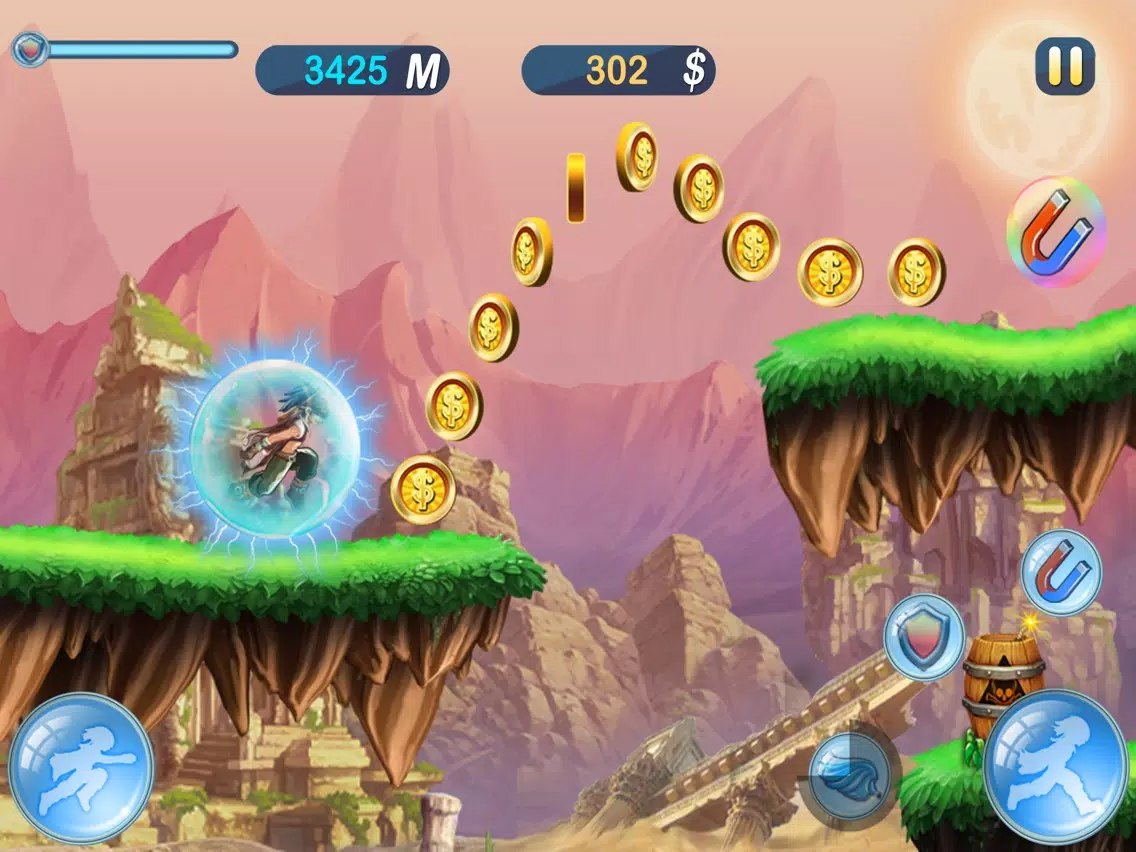The image size is (1136, 852).
Task: Tap the running figure jump button
Action: click(x=1055, y=765)
